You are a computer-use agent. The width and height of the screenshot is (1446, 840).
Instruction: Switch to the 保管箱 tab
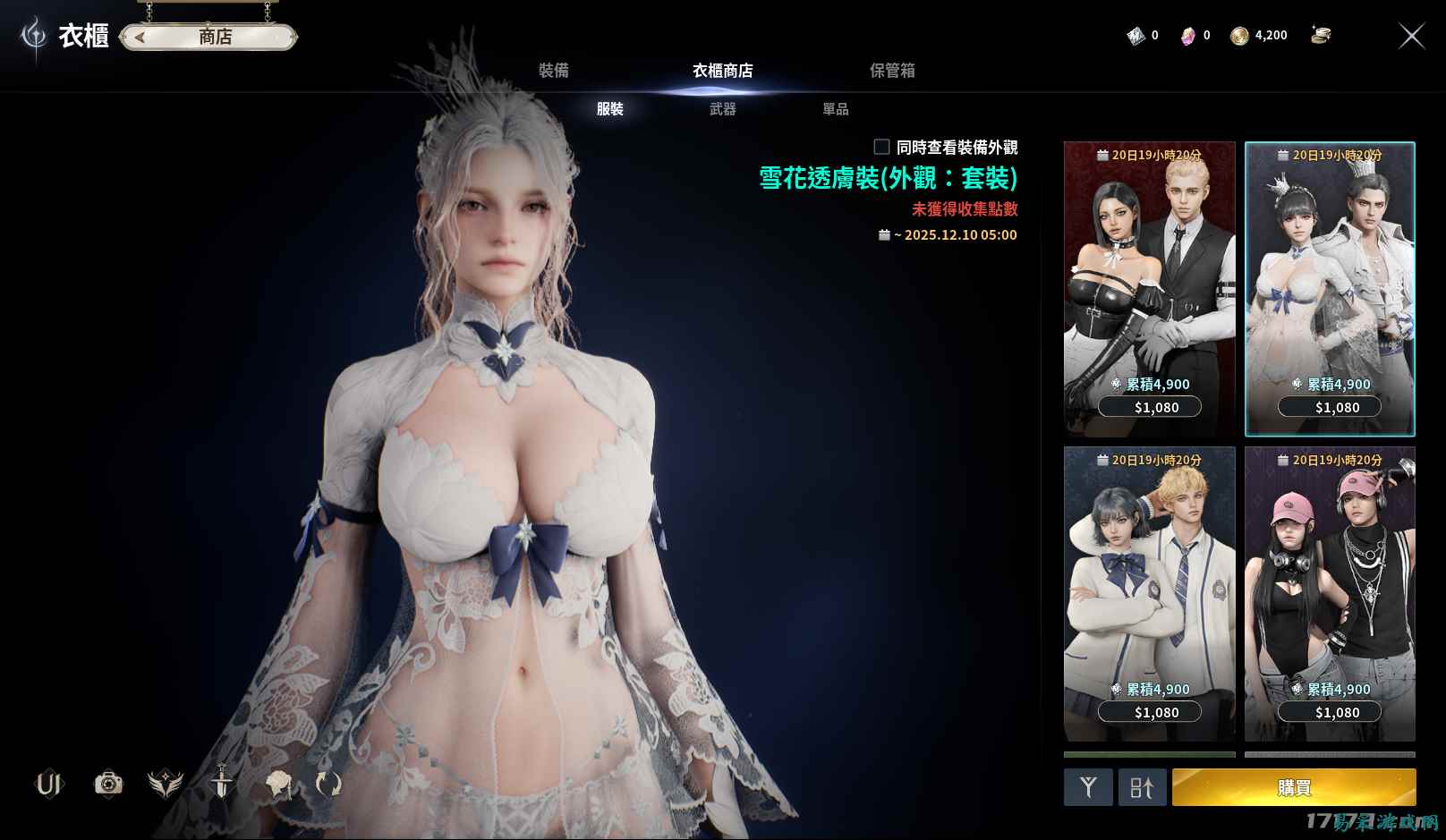(x=892, y=71)
